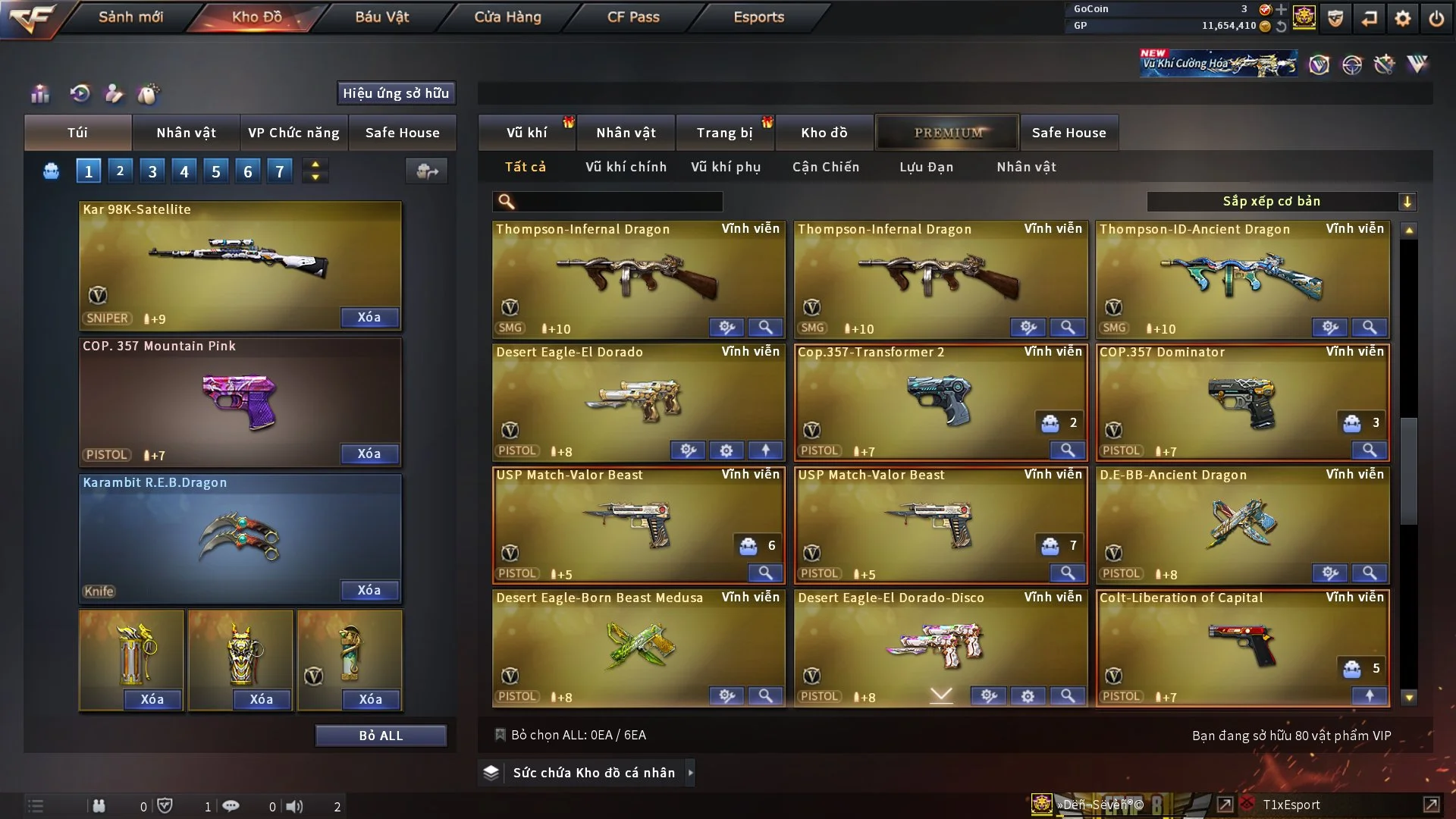Open the Sắp xếp cơ bản dropdown

(x=1281, y=202)
